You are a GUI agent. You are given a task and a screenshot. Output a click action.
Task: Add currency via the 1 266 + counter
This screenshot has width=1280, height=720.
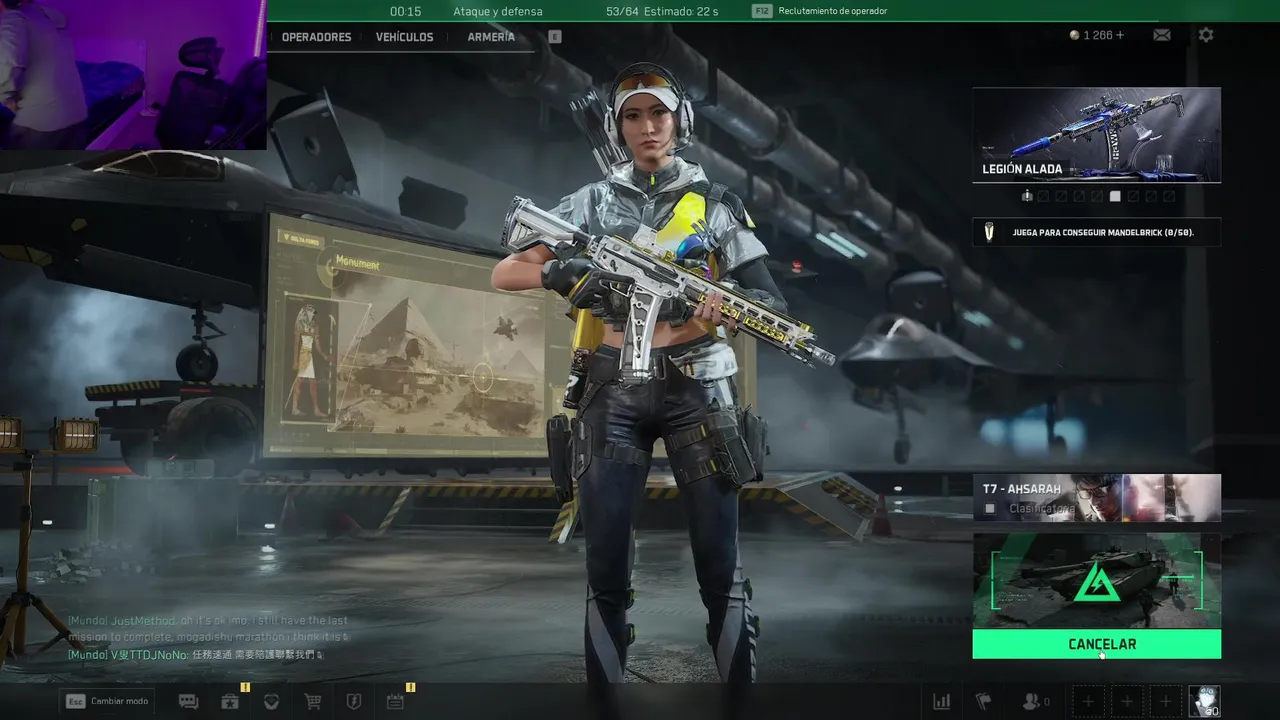click(x=1097, y=35)
